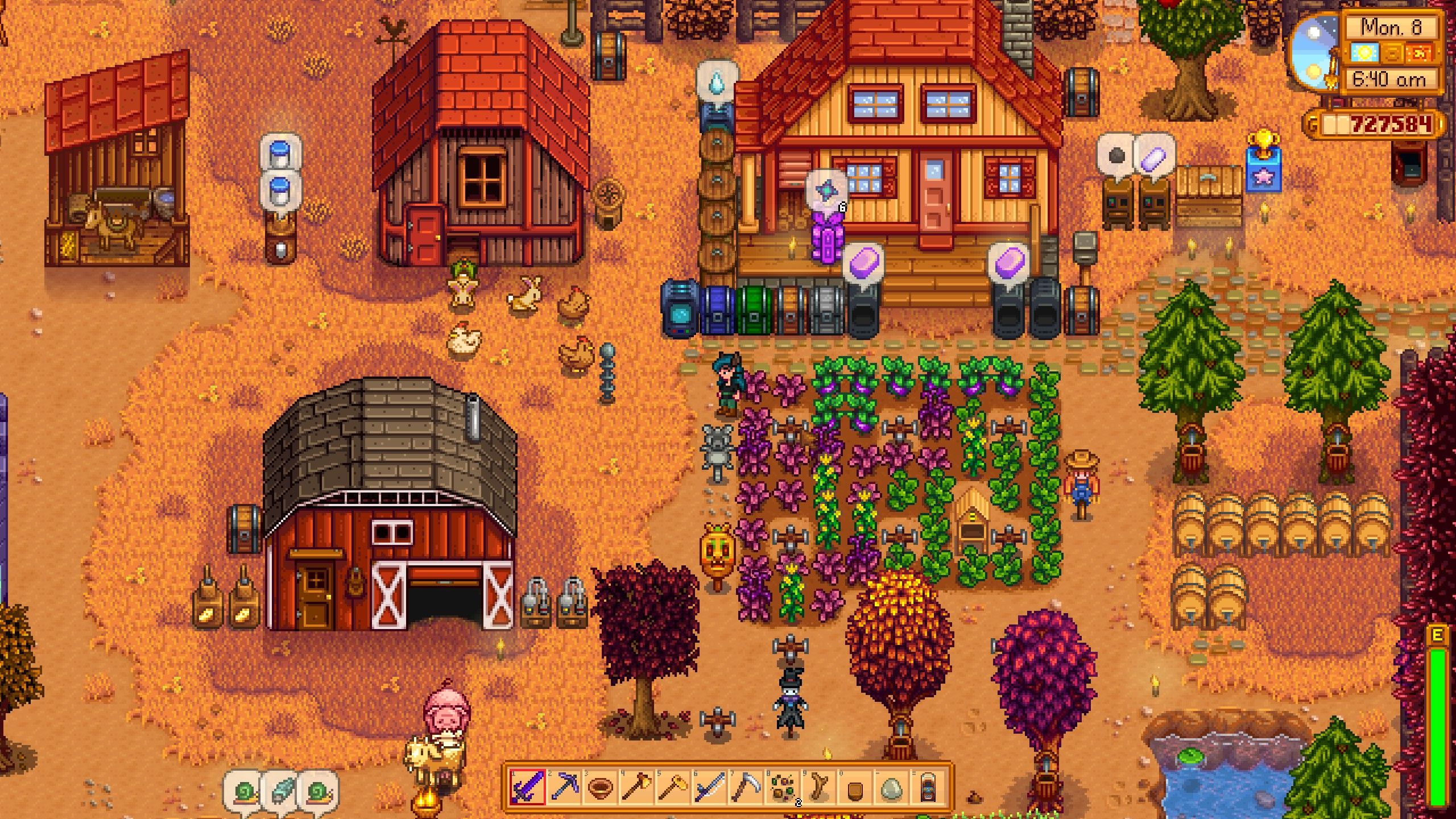The height and width of the screenshot is (819, 1456).
Task: Click the sunny weather indicator on the clock
Action: pos(1364,52)
